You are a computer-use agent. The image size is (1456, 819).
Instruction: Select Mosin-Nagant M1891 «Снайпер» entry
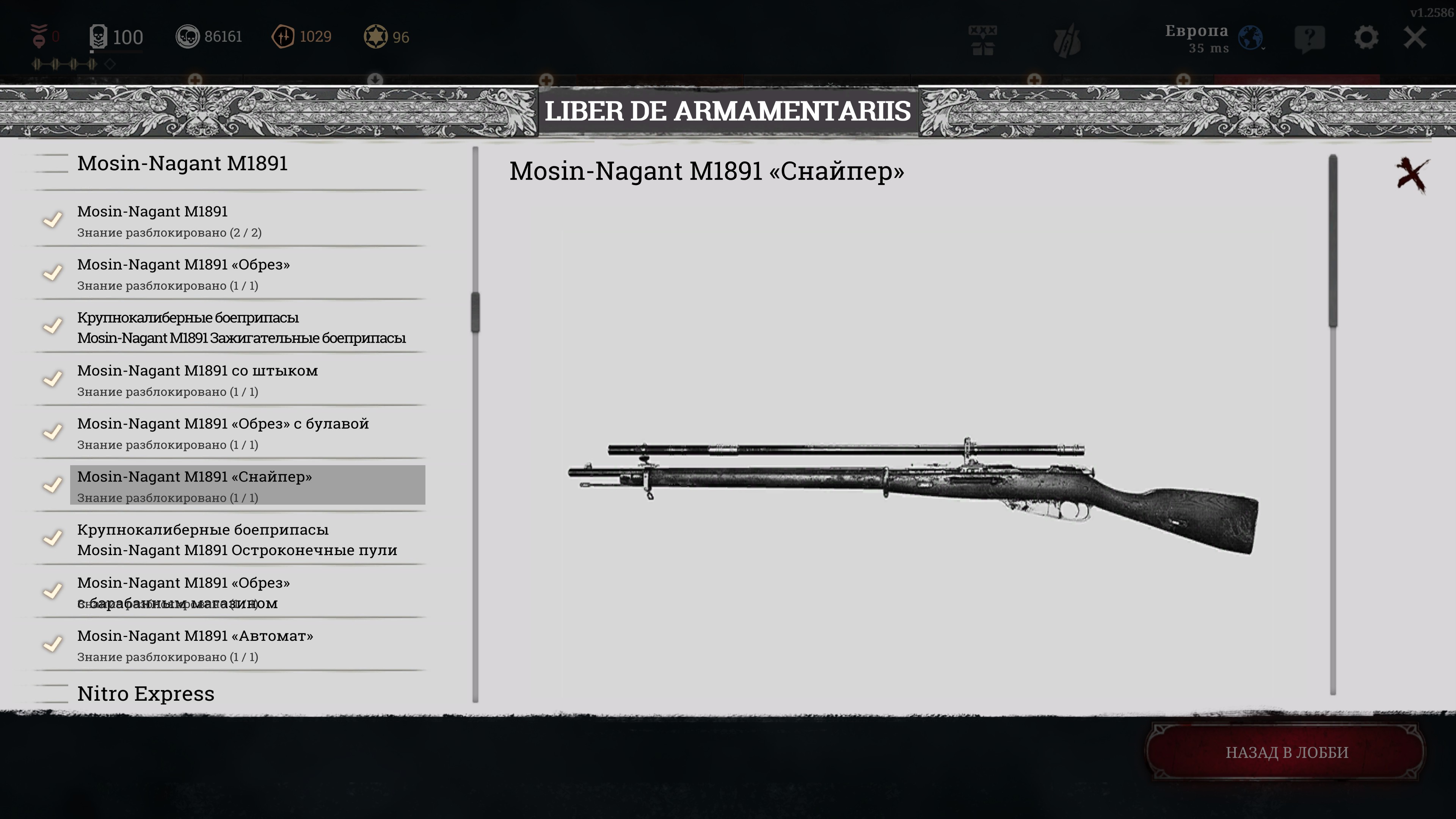248,485
